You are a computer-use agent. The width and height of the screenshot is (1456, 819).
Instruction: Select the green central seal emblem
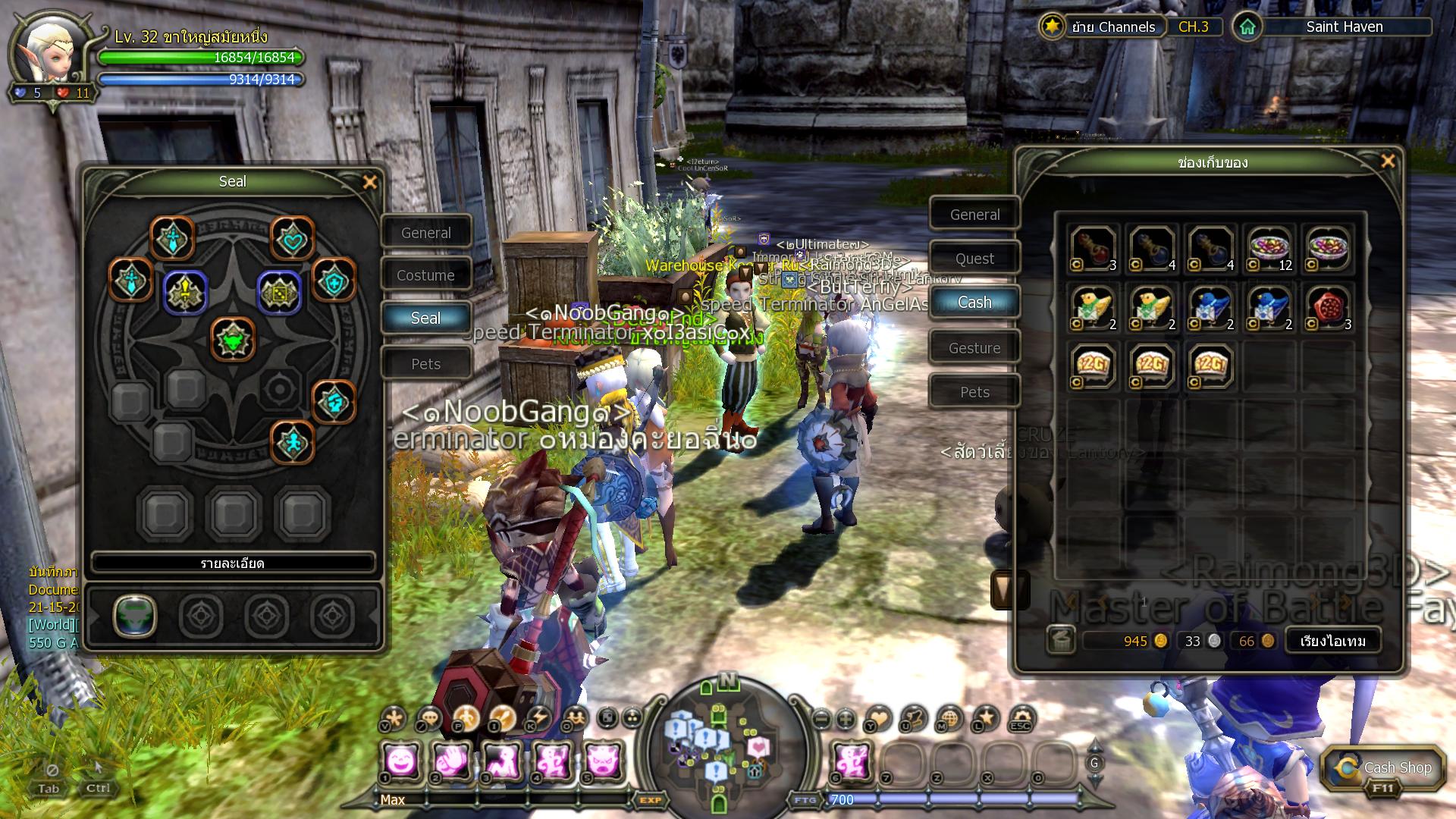point(233,339)
